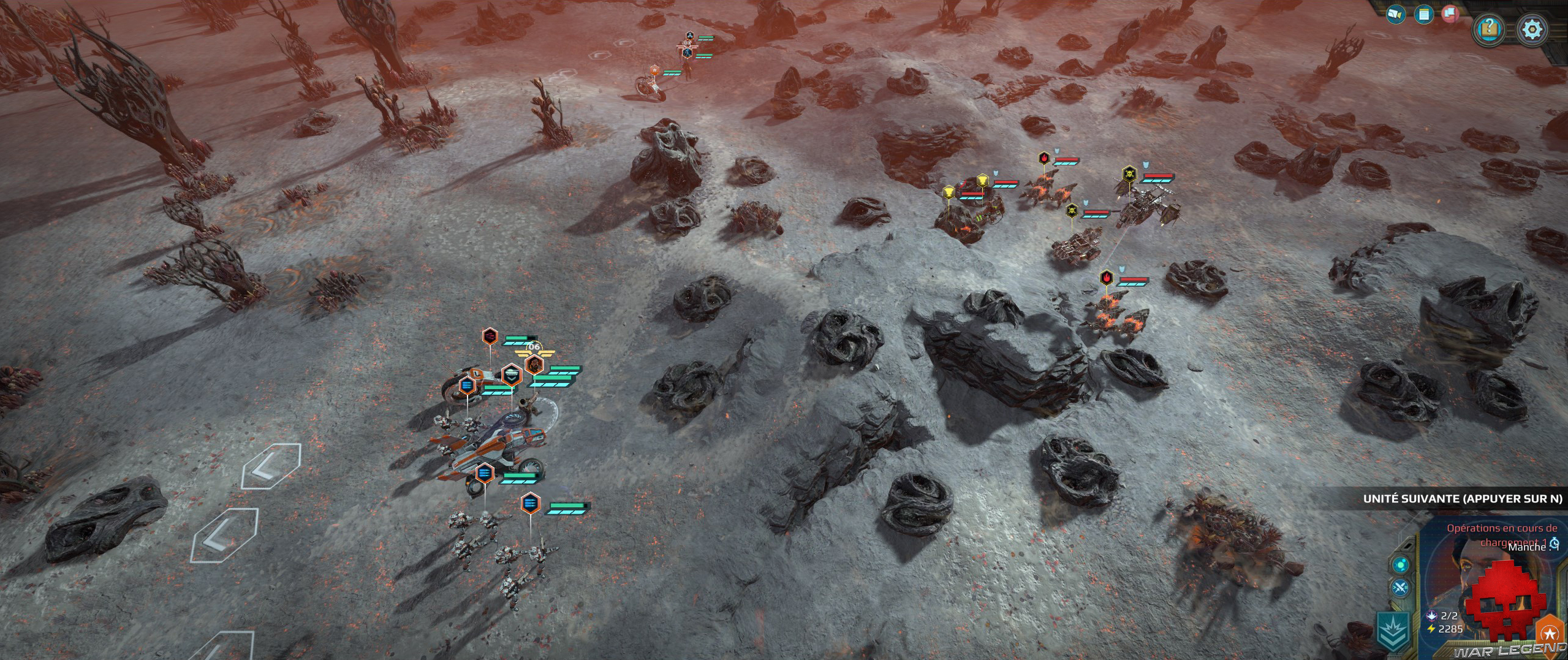Screen dimensions: 1568x660
Task: Open the help manual with question mark
Action: (1488, 27)
